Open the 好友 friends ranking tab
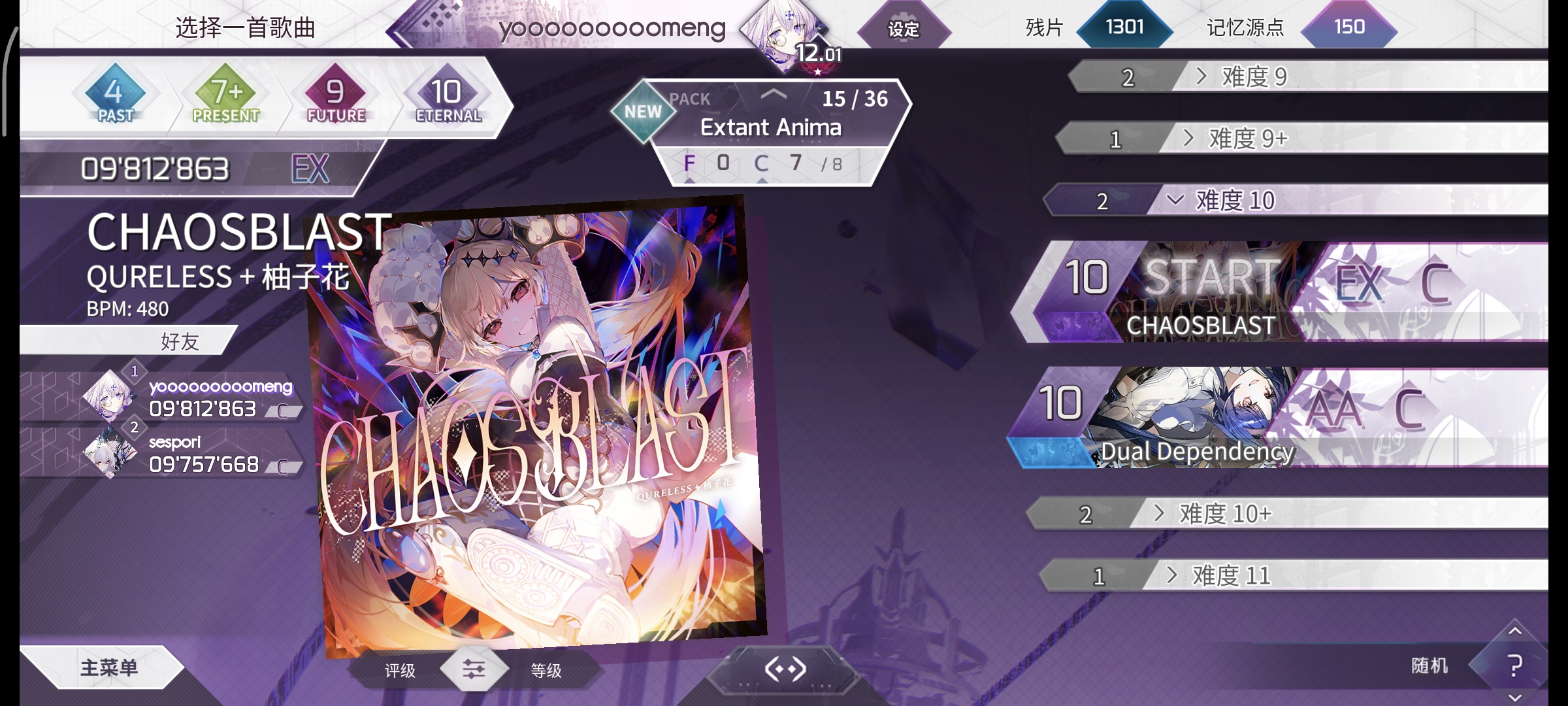 pyautogui.click(x=180, y=341)
